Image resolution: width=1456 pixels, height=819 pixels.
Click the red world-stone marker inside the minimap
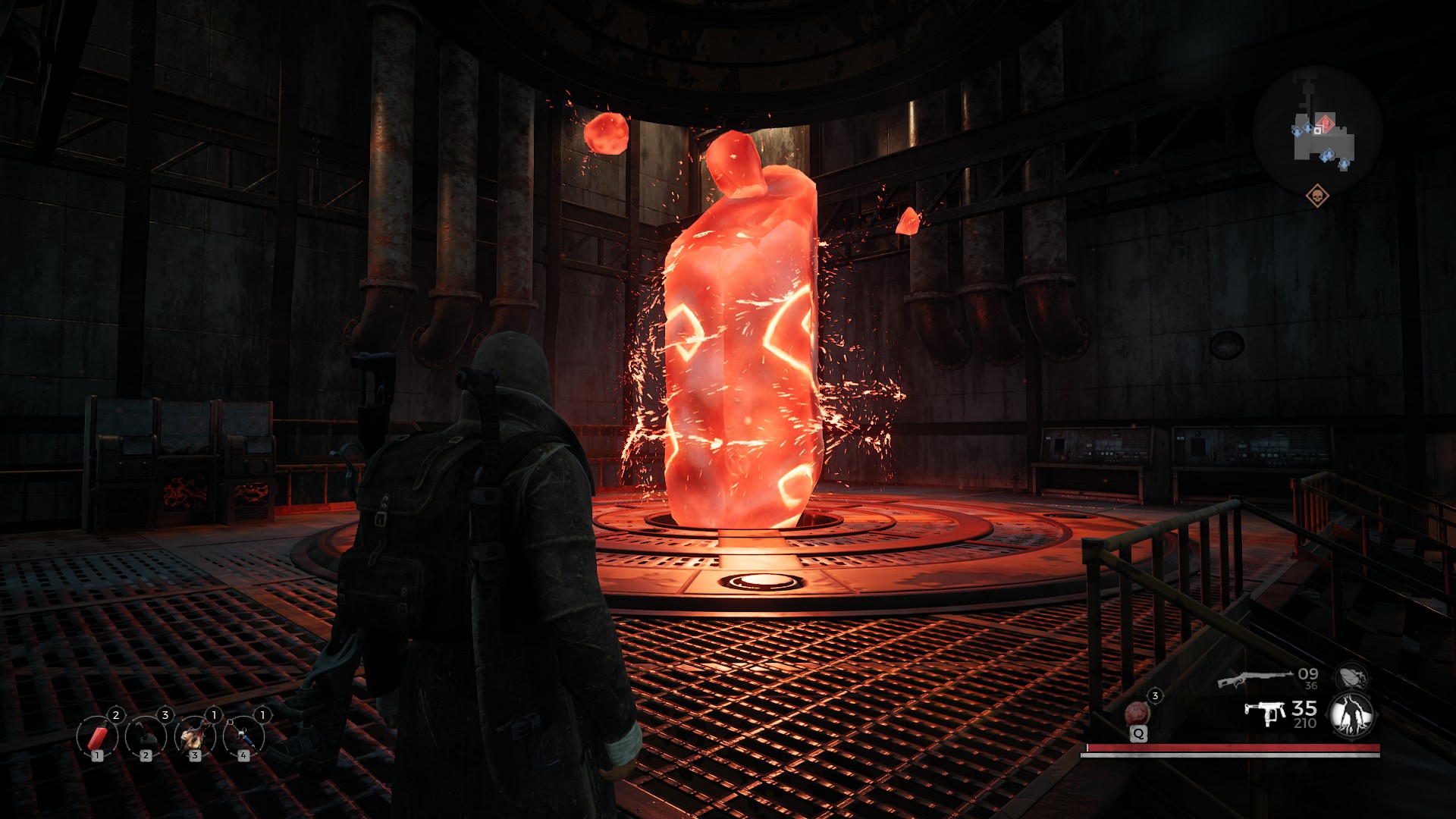point(1326,123)
